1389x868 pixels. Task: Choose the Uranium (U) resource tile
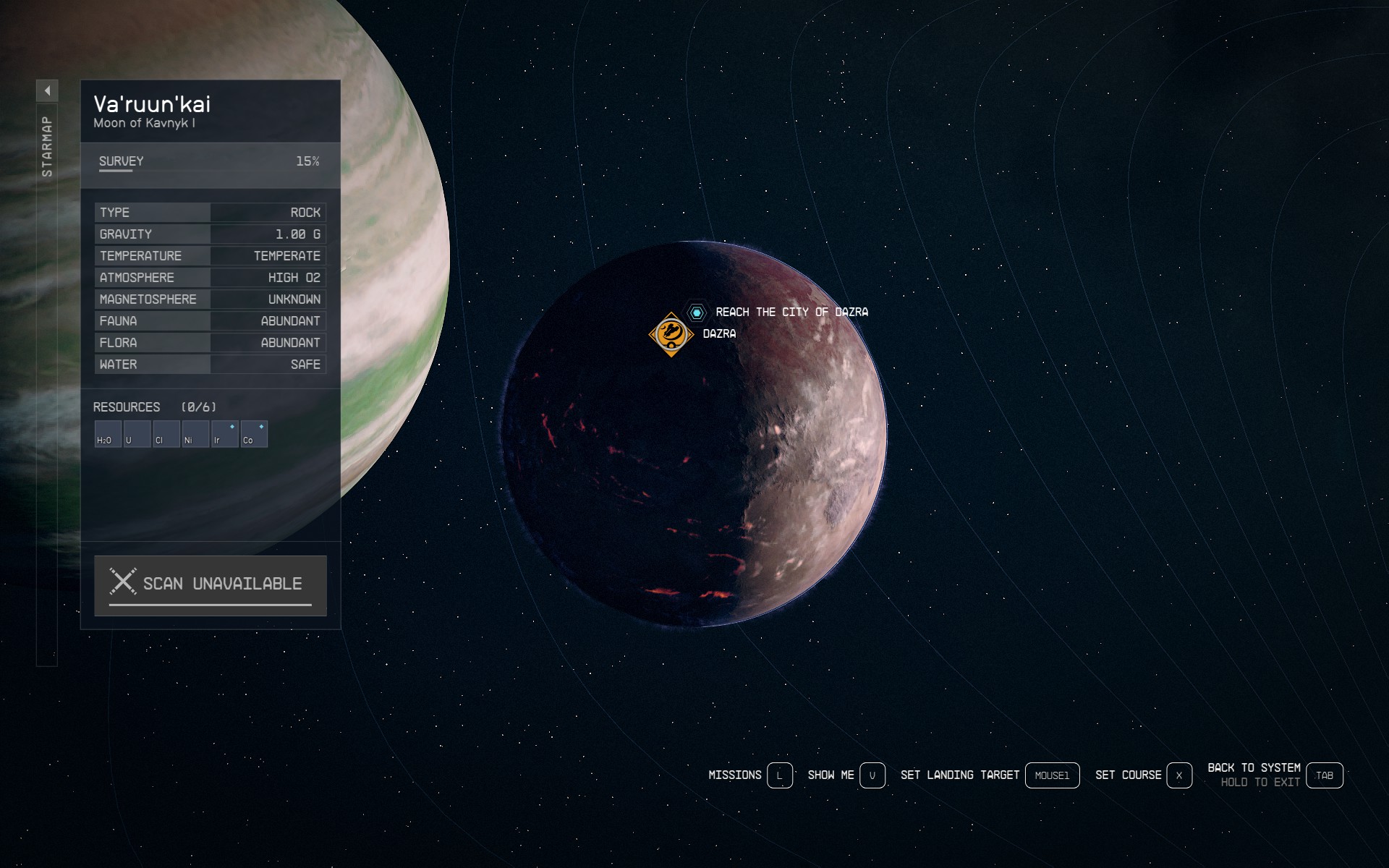[x=137, y=434]
